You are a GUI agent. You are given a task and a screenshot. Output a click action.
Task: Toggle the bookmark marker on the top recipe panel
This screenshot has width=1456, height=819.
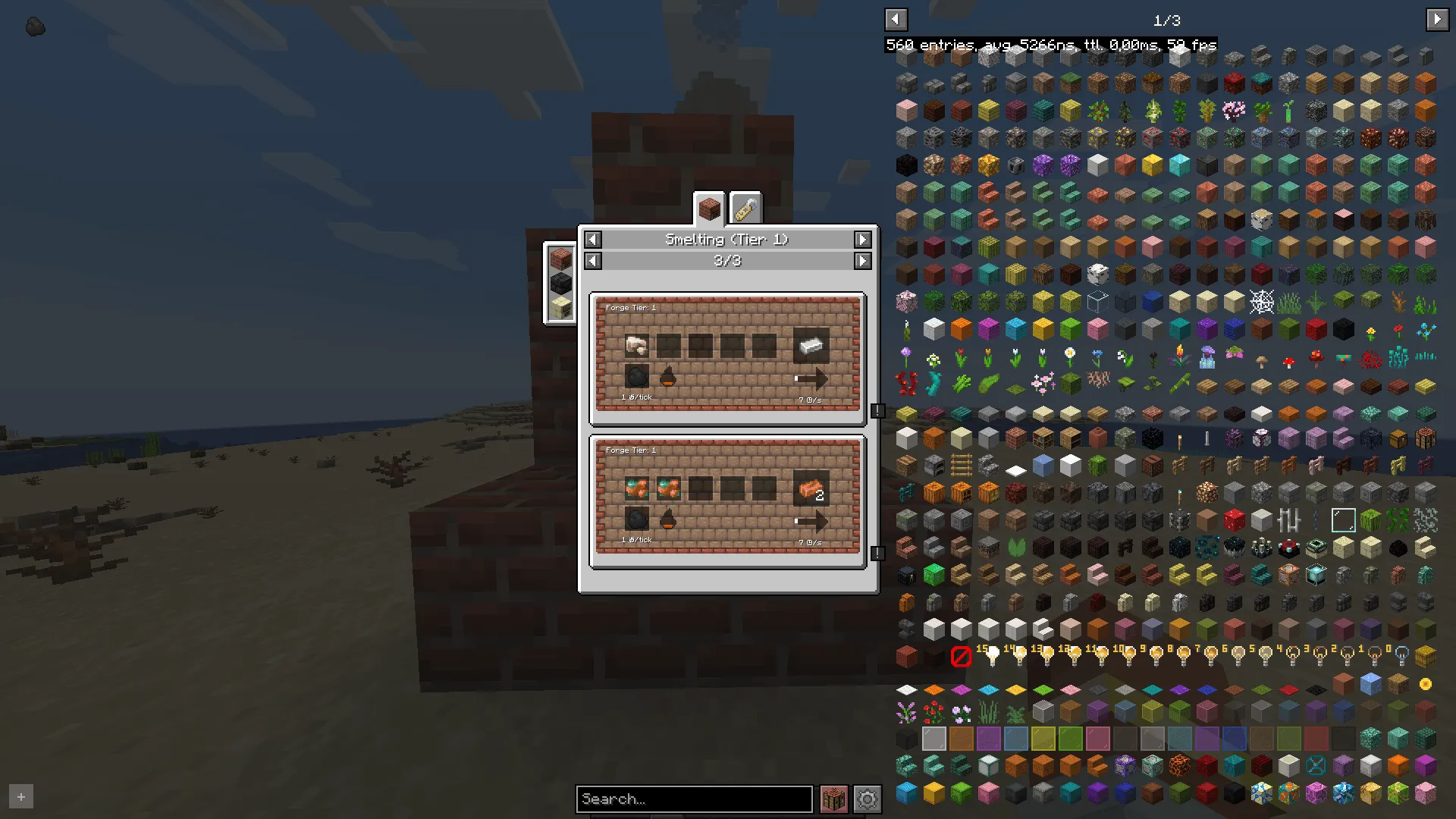(x=877, y=410)
